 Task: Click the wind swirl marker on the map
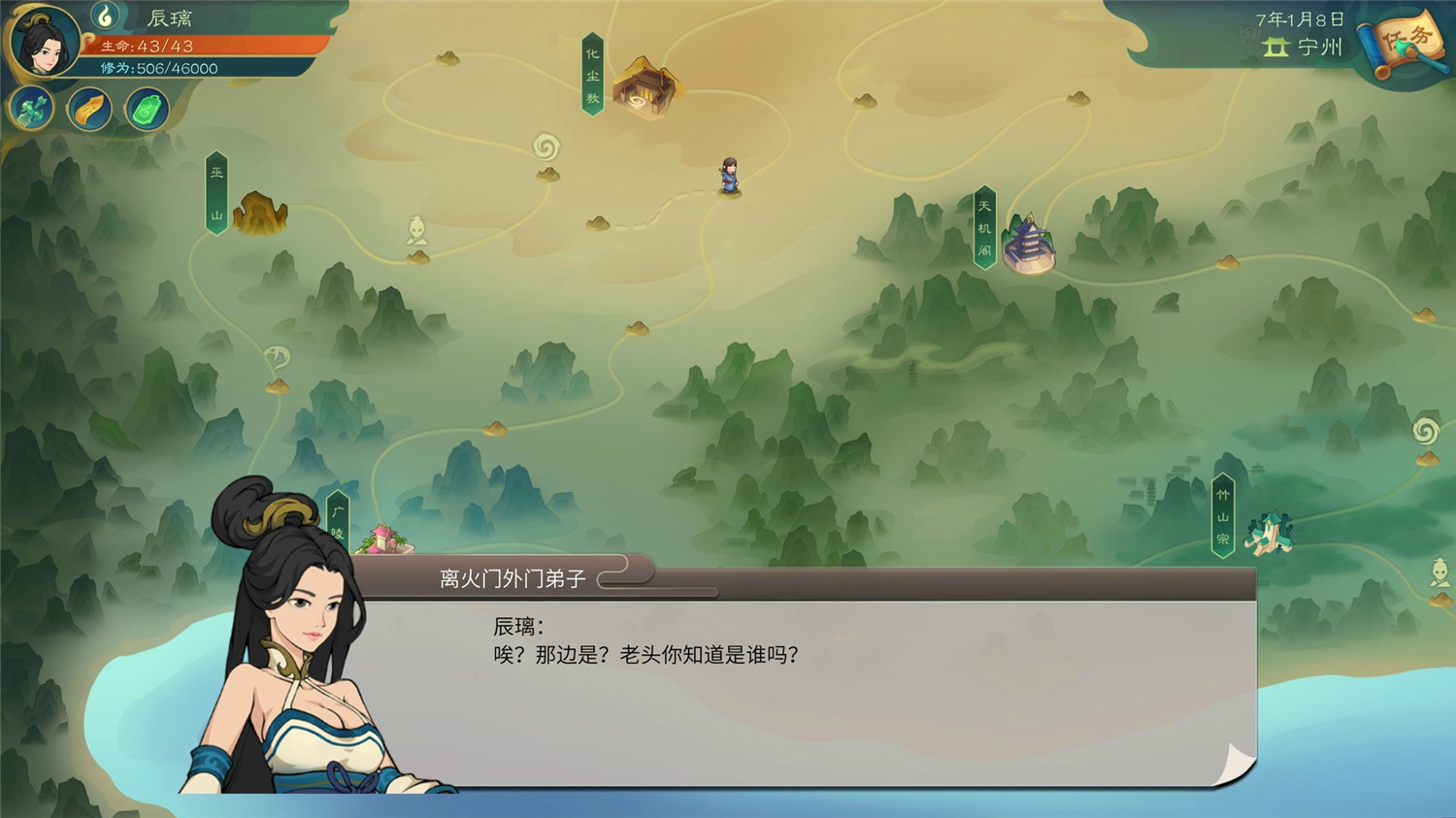(545, 144)
